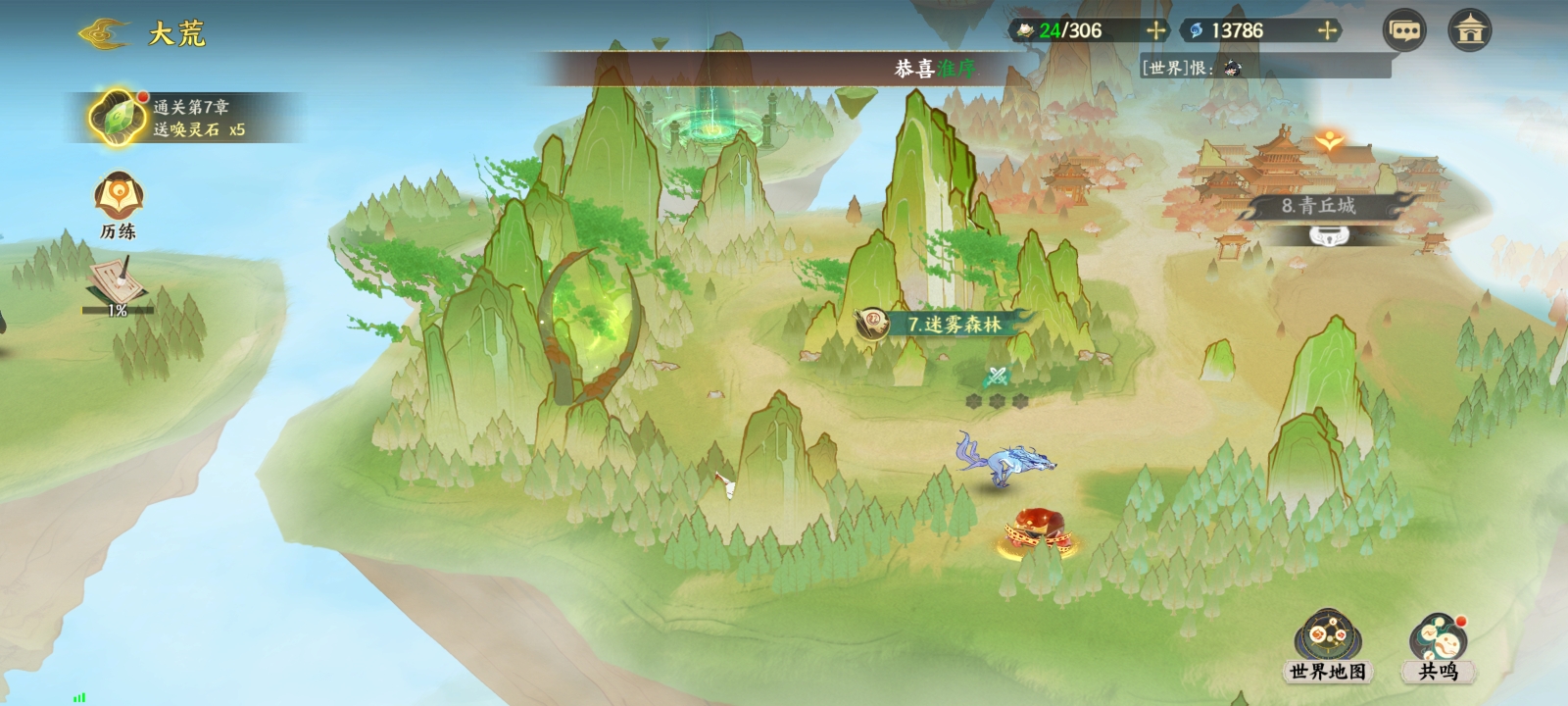Return home via the pavilion icon
This screenshot has height=706, width=1568.
1469,30
